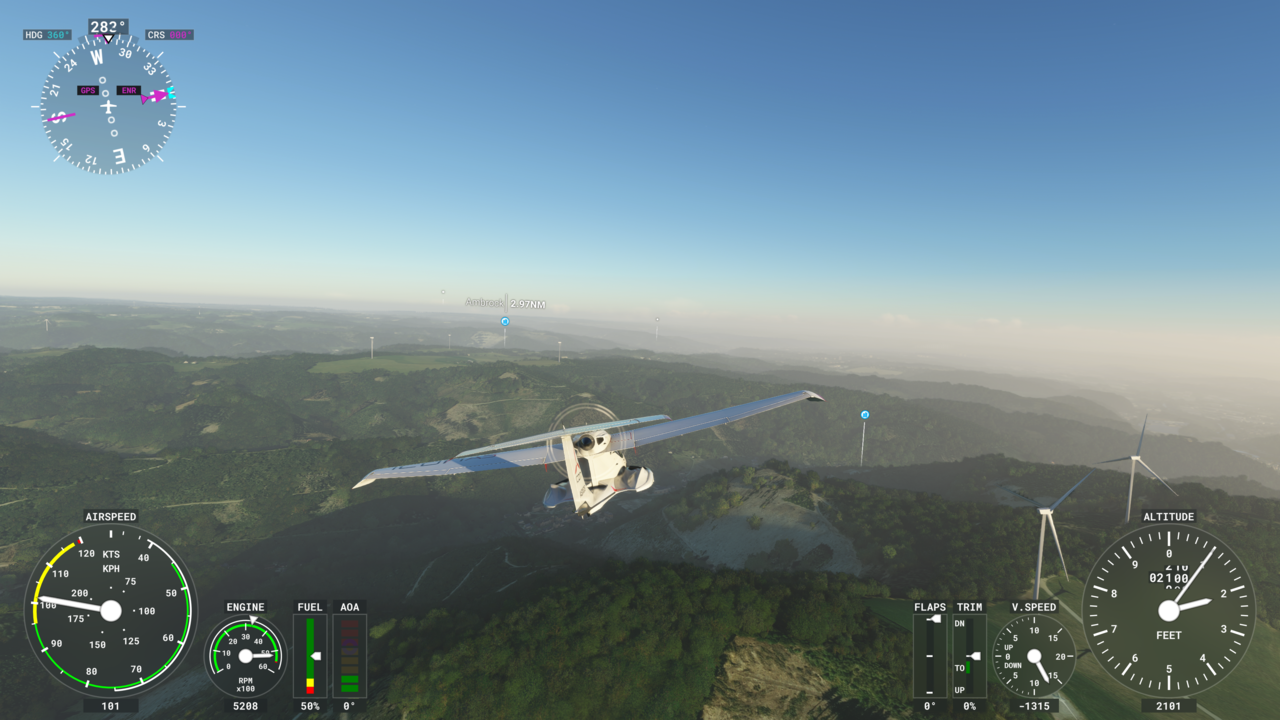Click the Ambrock waypoint marker
The width and height of the screenshot is (1280, 720).
tap(504, 321)
